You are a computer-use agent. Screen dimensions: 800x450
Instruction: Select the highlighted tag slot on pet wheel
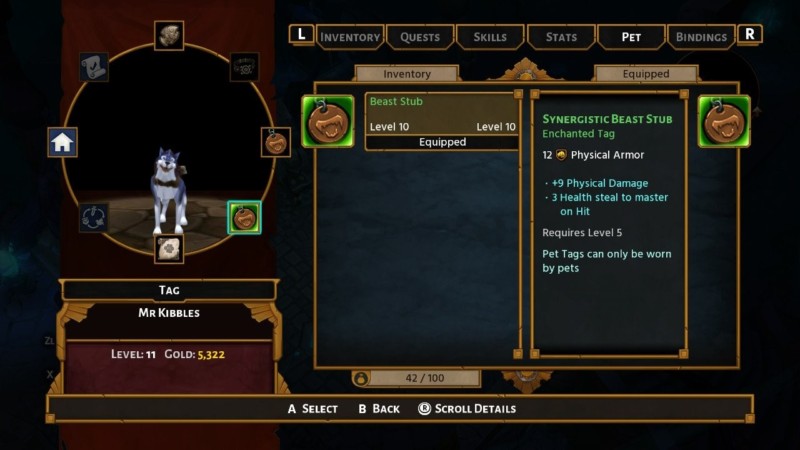[244, 216]
